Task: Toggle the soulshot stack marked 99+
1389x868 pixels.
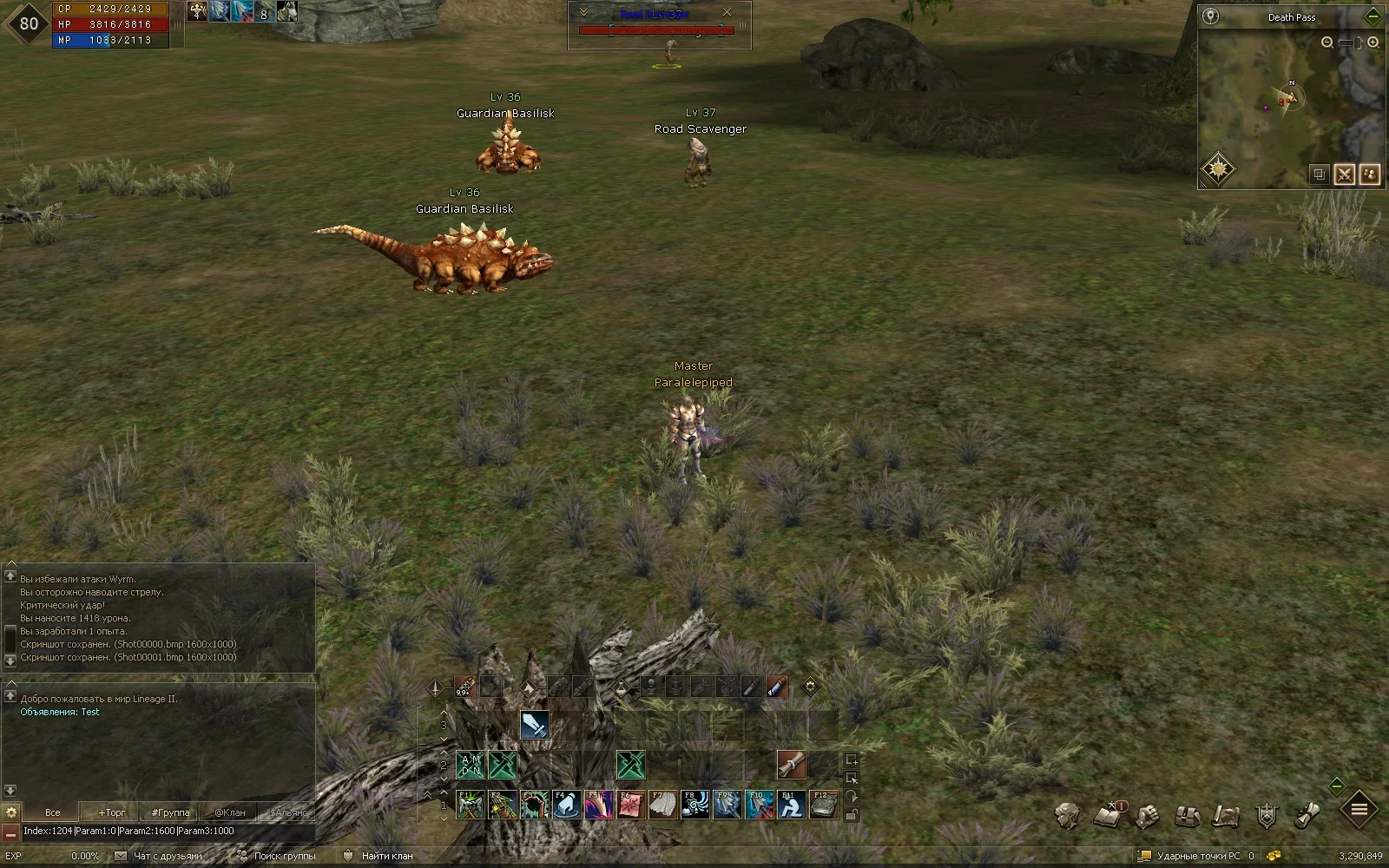Action: (464, 687)
